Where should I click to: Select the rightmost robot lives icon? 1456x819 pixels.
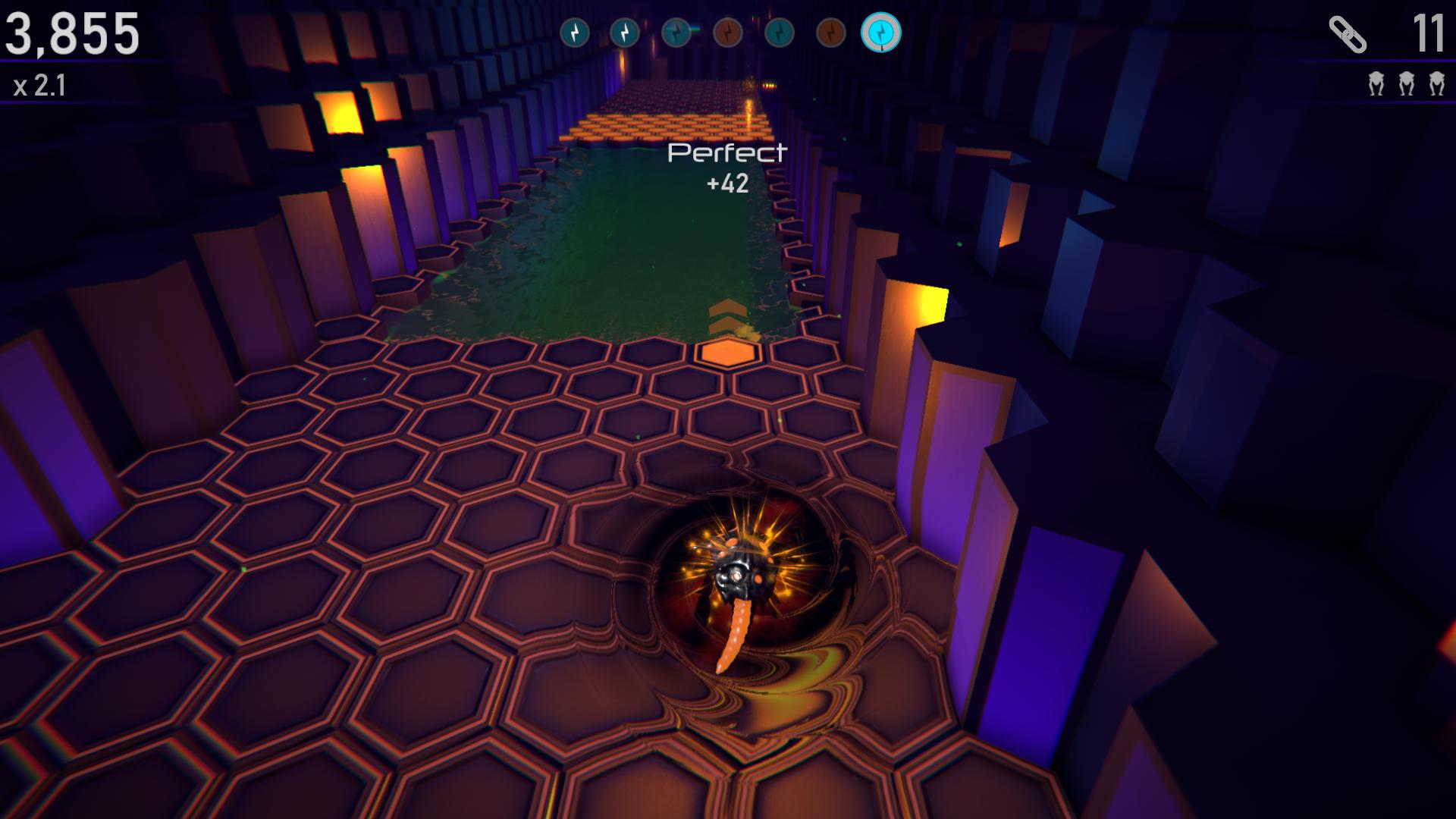point(1437,83)
